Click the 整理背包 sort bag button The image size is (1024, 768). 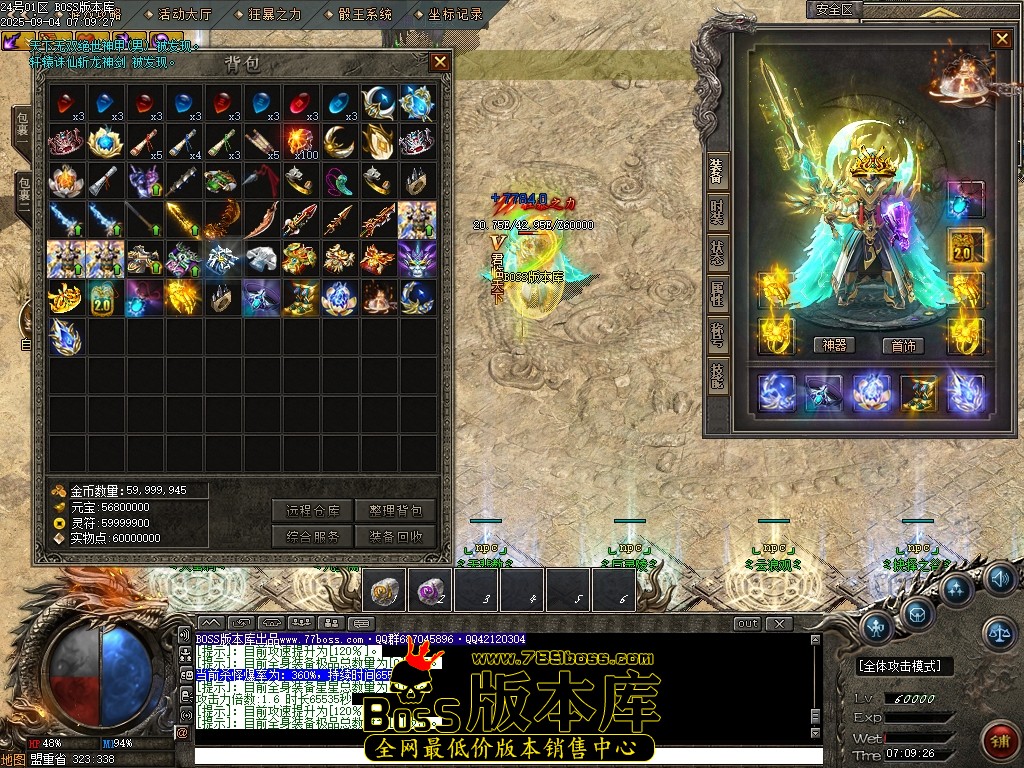[395, 511]
